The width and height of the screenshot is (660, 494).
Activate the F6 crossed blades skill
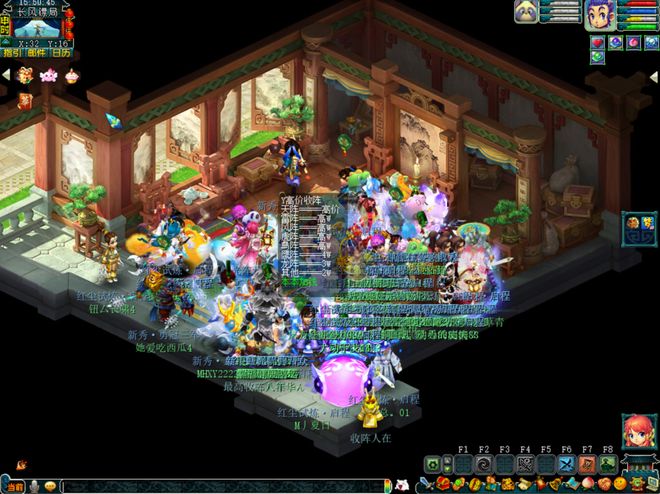coord(566,464)
